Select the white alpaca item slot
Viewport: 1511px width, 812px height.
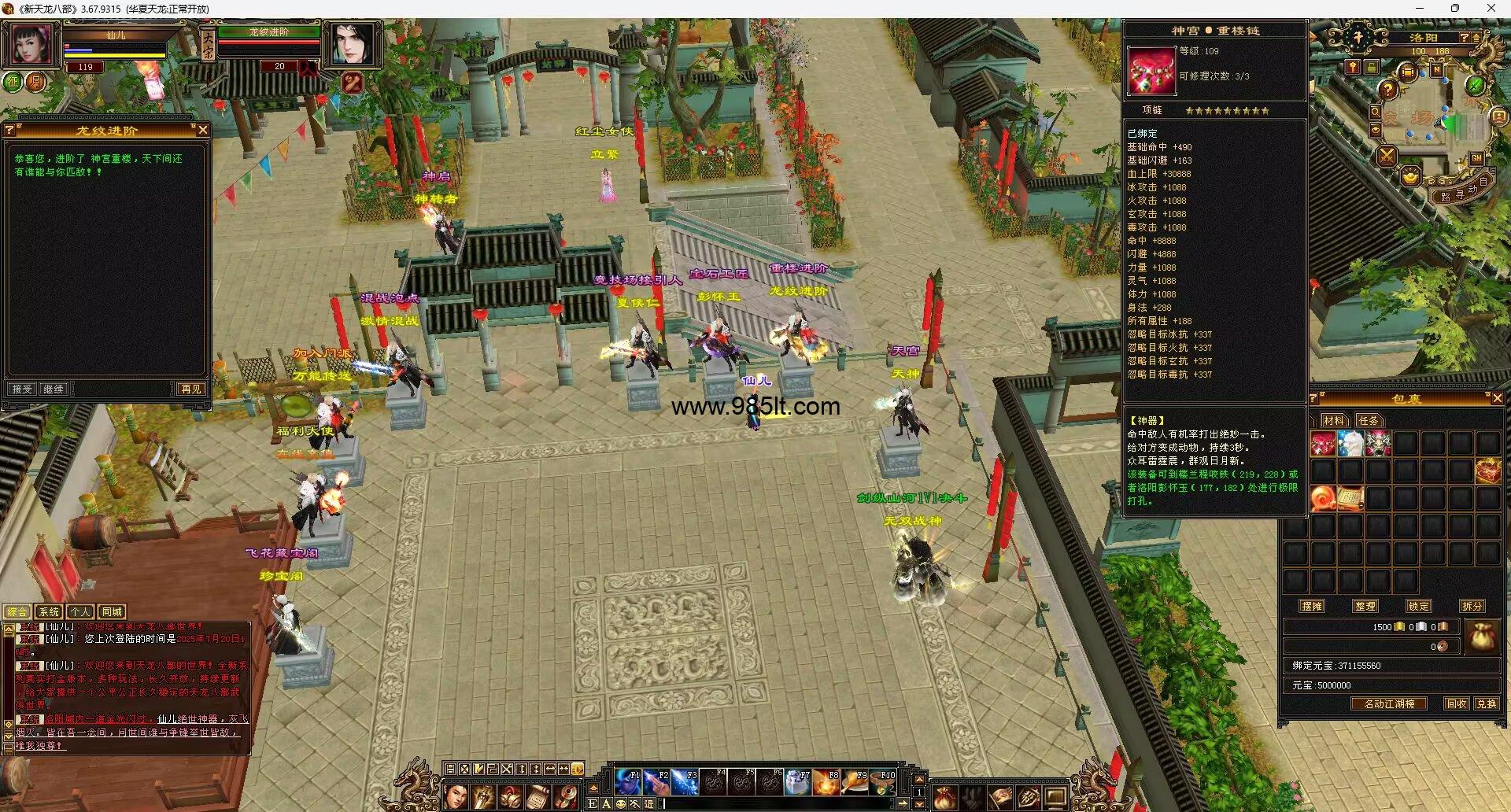[x=1350, y=445]
